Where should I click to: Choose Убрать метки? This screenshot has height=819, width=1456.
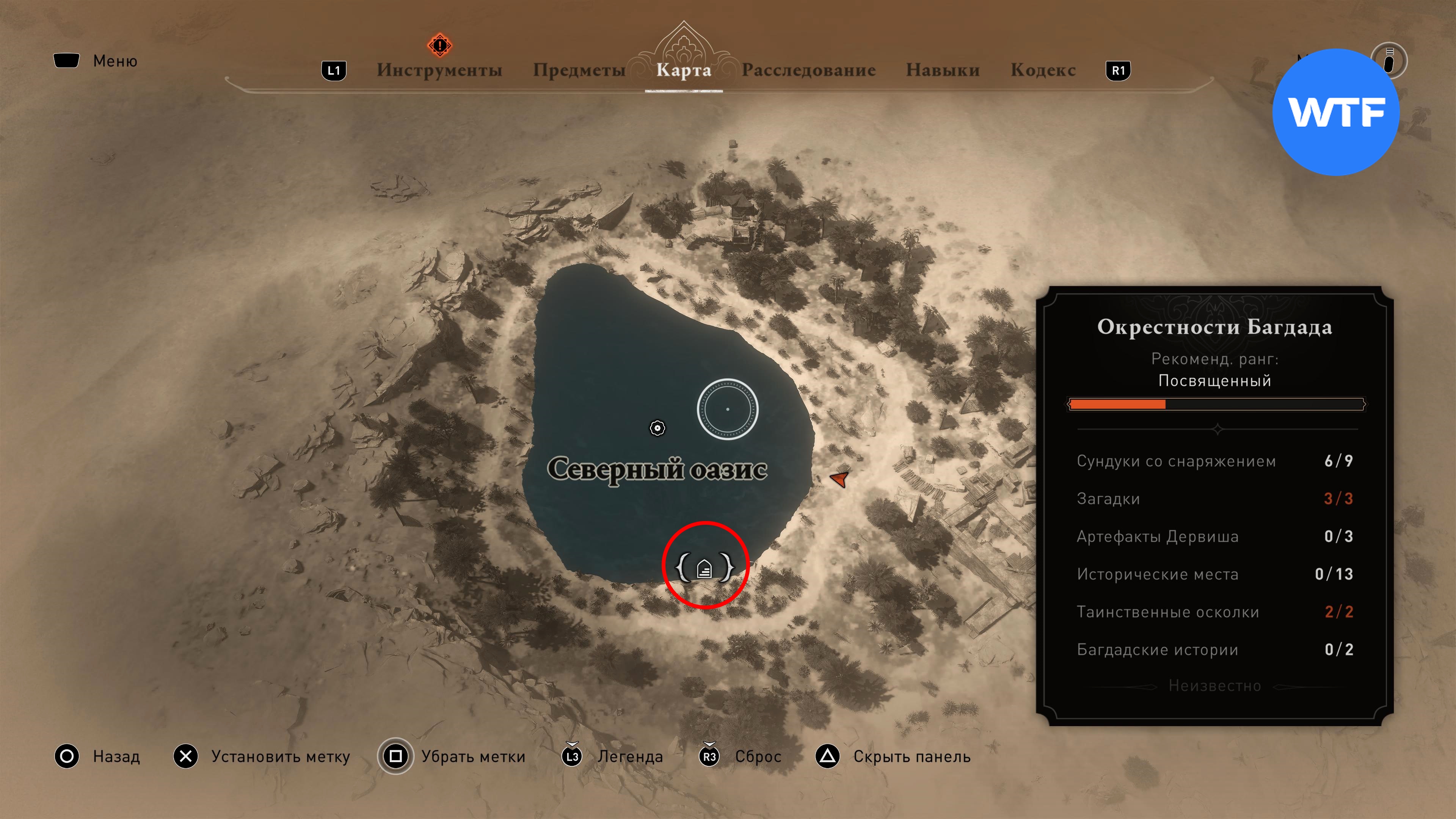click(472, 756)
